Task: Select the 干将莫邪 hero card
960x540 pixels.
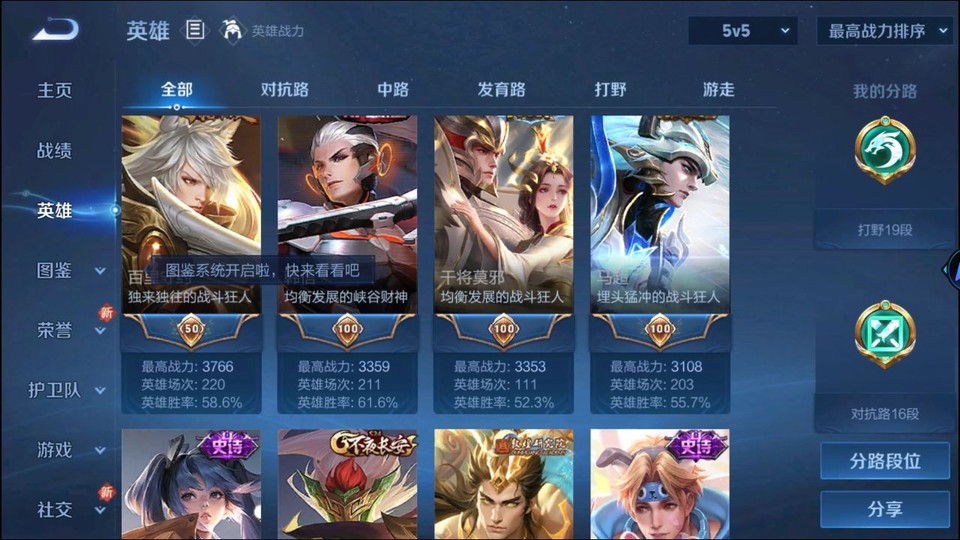Action: pyautogui.click(x=503, y=230)
